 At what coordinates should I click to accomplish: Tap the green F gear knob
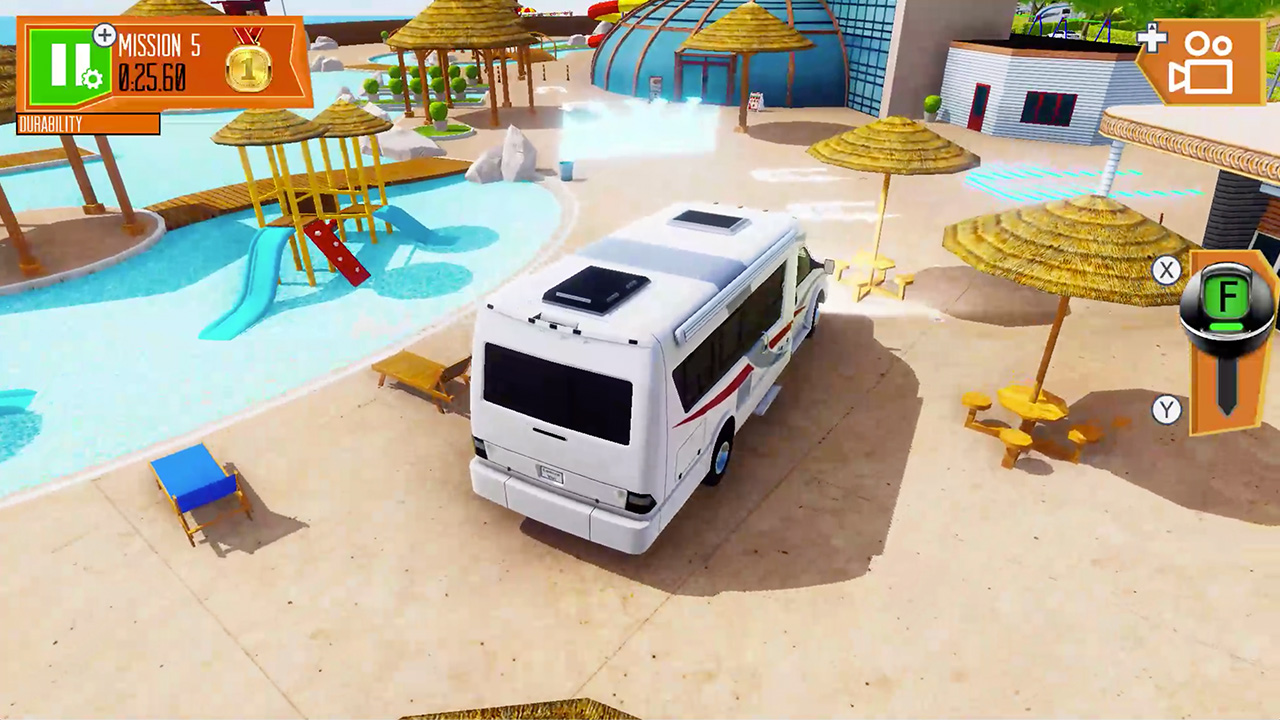(x=1228, y=296)
